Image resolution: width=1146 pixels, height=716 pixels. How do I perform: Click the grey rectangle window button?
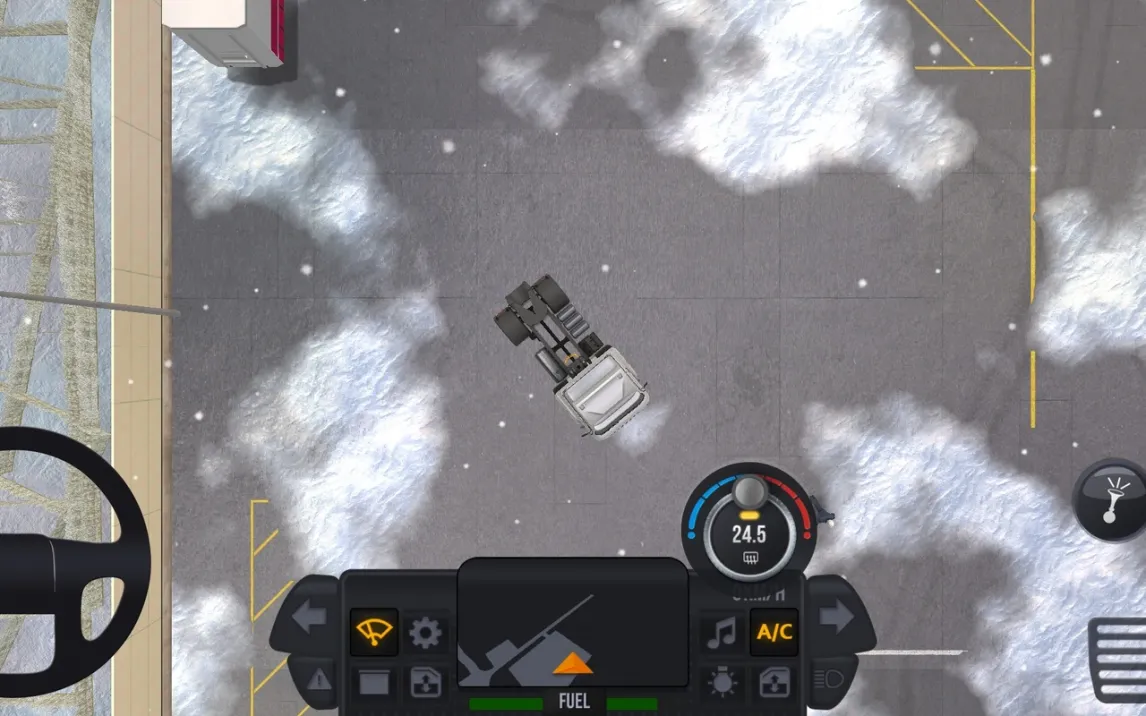373,683
